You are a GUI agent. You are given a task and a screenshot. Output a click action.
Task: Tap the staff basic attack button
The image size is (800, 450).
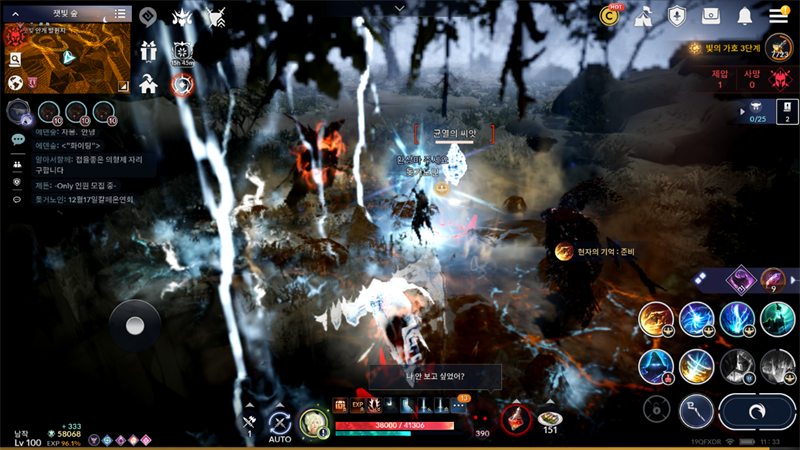tap(697, 409)
